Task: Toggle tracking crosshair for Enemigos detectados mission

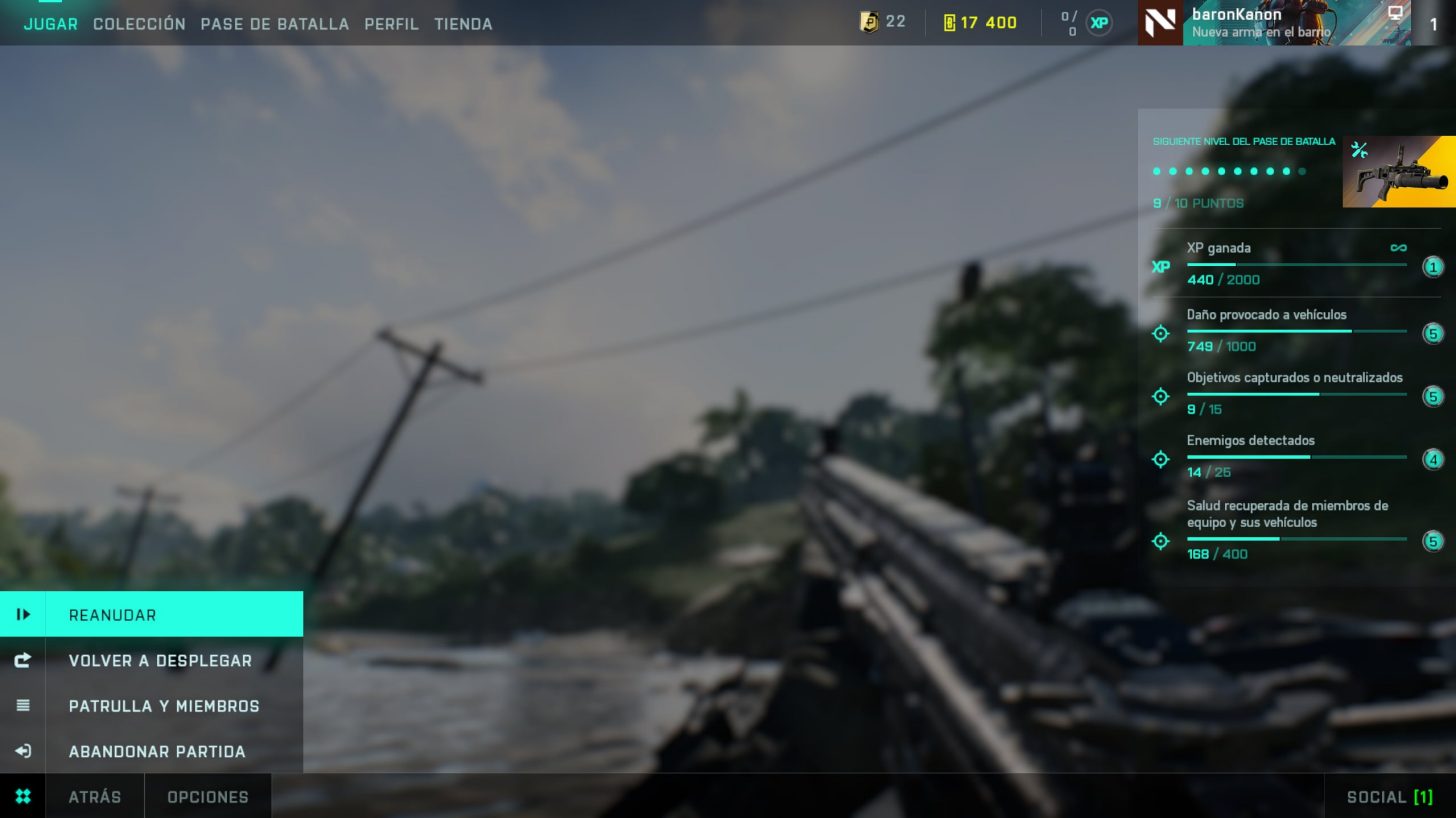Action: (x=1160, y=459)
